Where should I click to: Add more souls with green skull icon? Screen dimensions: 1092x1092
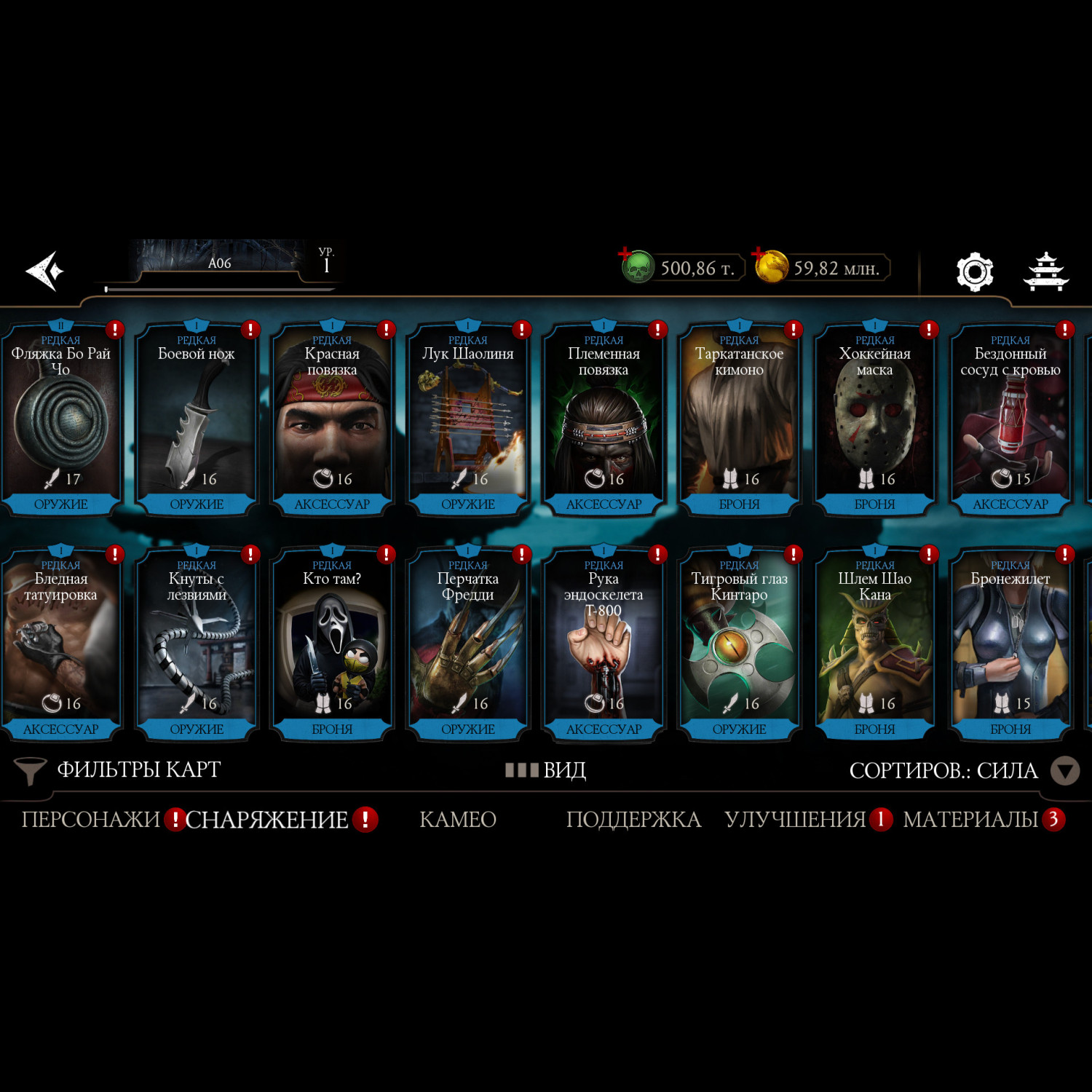pyautogui.click(x=637, y=267)
